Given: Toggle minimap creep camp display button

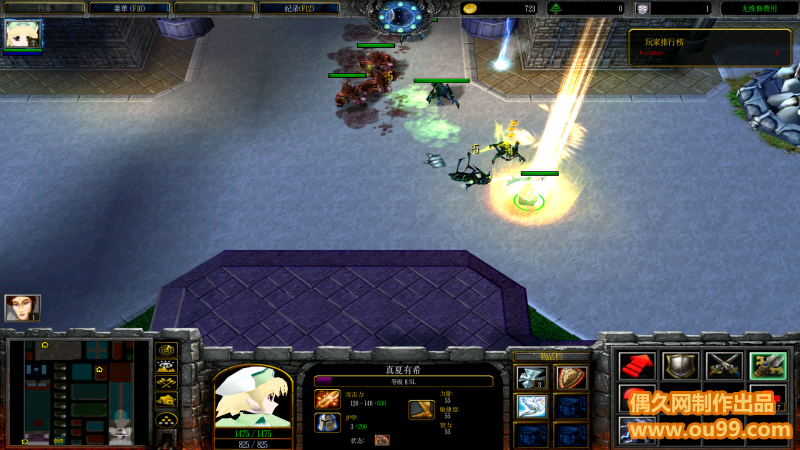Looking at the screenshot, I should [166, 400].
